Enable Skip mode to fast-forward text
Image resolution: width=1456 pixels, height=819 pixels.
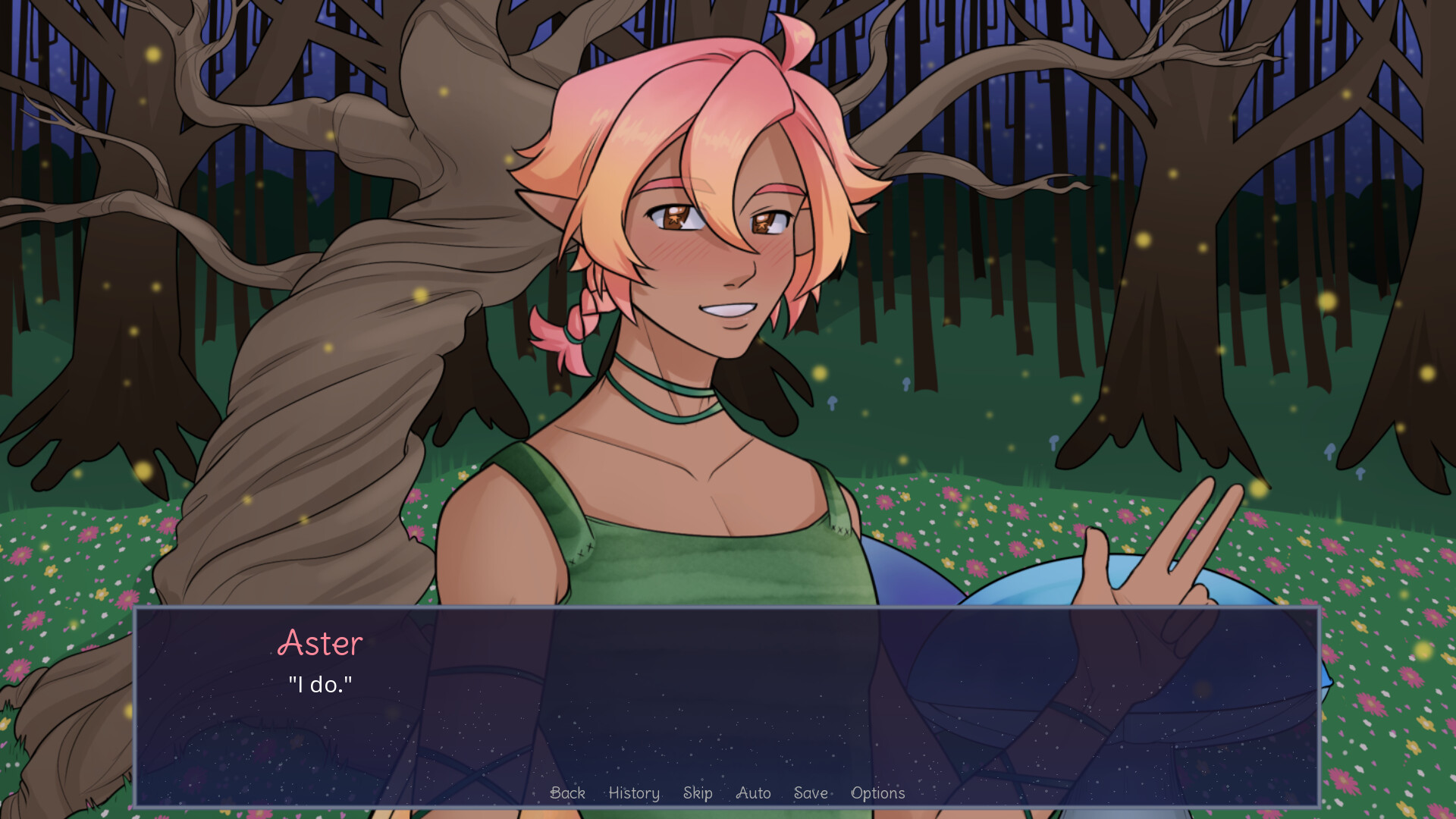pyautogui.click(x=697, y=793)
